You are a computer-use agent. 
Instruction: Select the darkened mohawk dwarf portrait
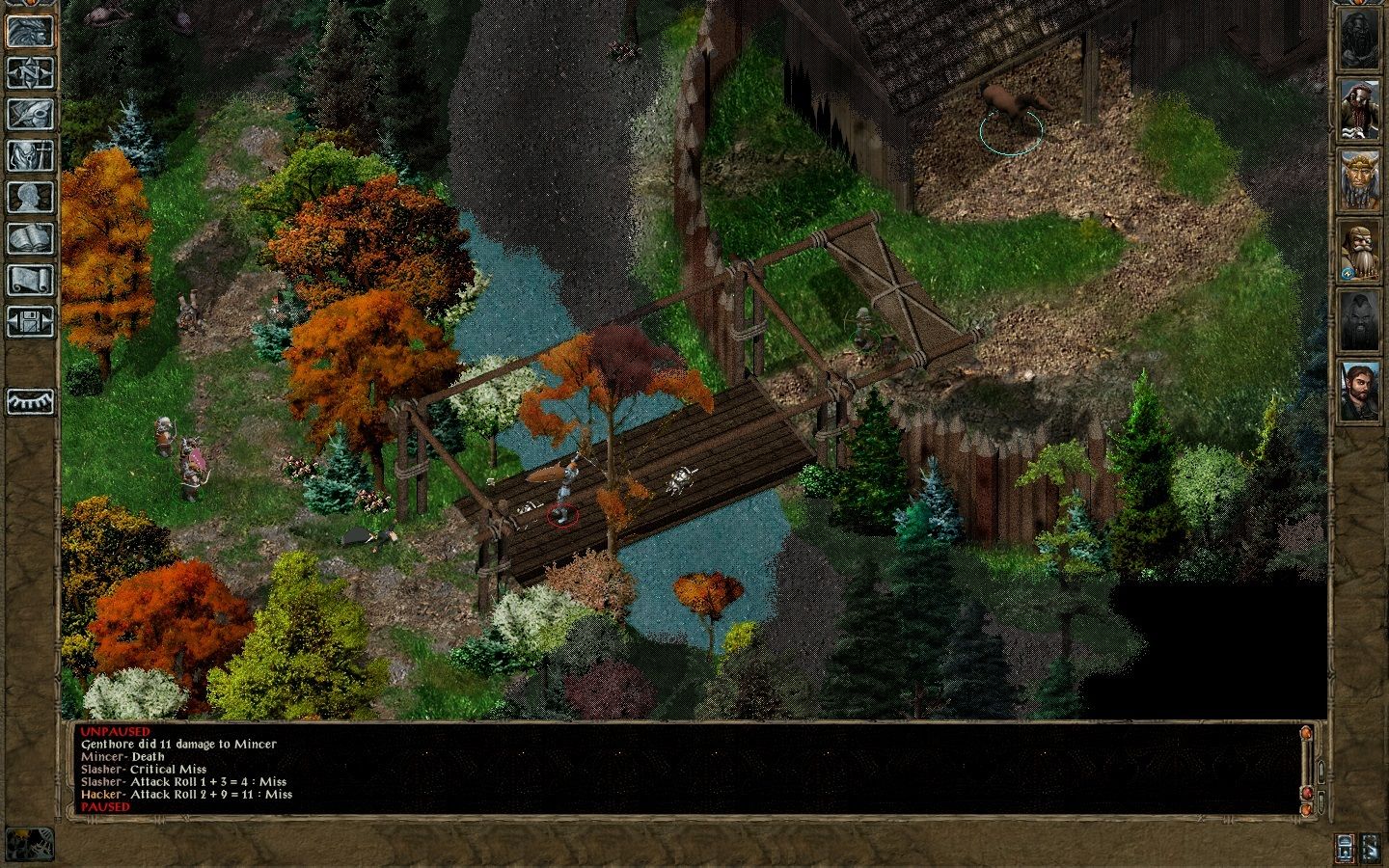pos(1358,321)
